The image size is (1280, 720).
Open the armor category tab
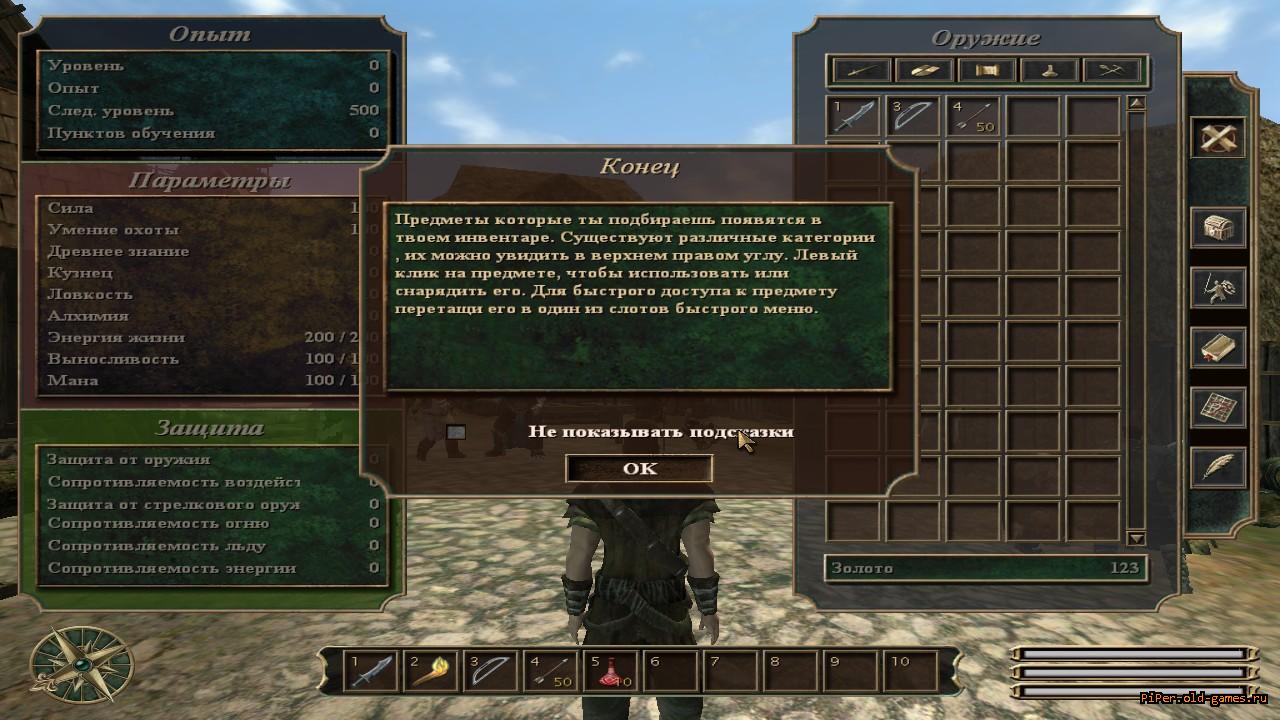924,70
